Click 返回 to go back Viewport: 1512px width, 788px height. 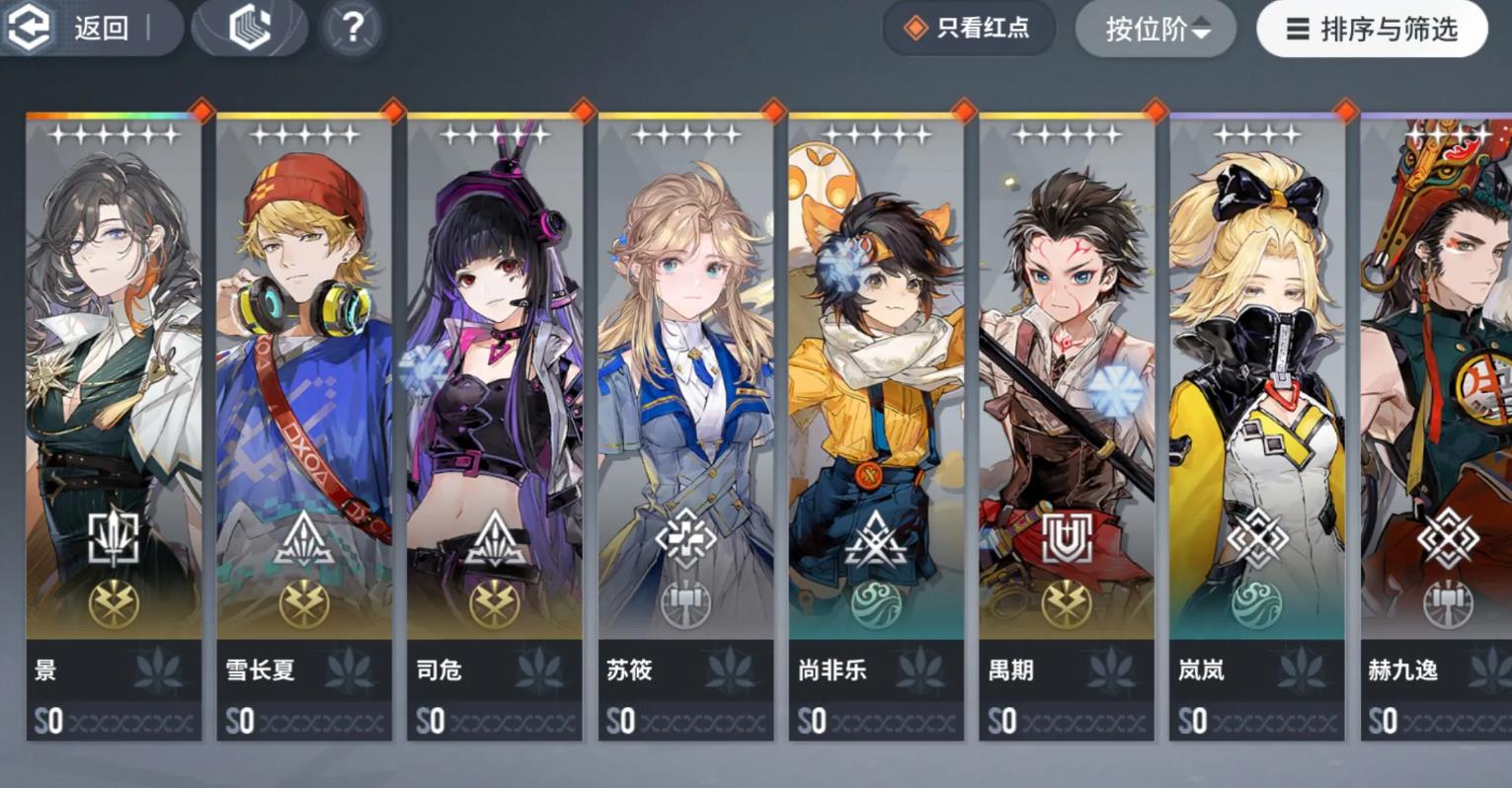(102, 28)
